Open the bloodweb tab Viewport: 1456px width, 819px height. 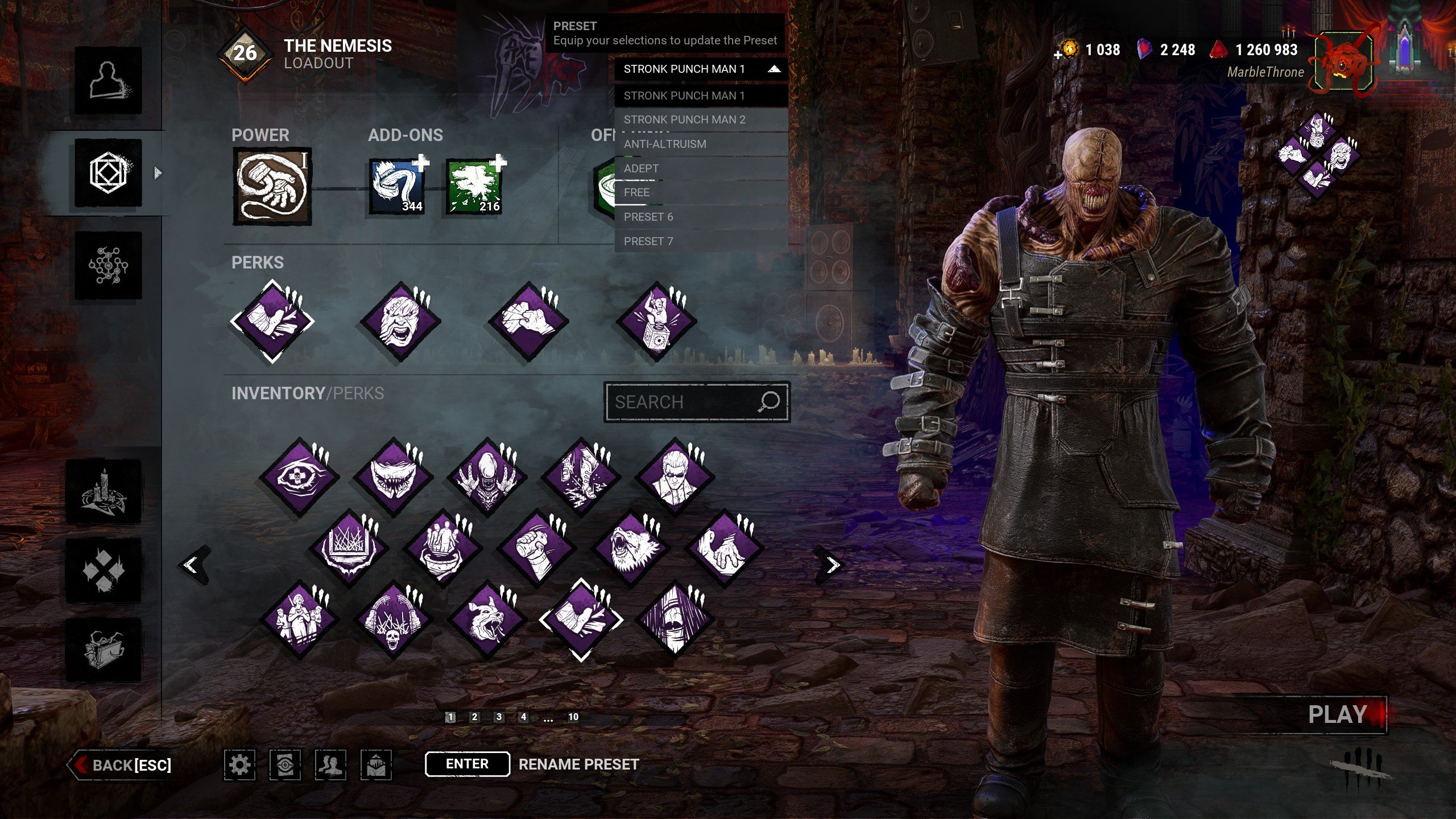(108, 265)
